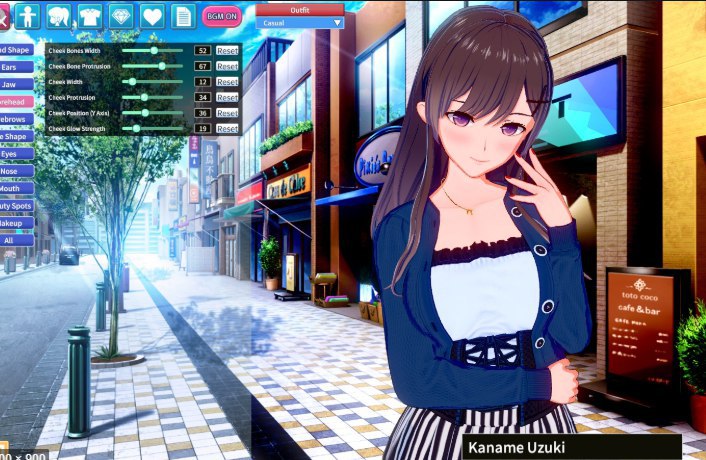Open the Casual outfit dropdown

[x=300, y=22]
